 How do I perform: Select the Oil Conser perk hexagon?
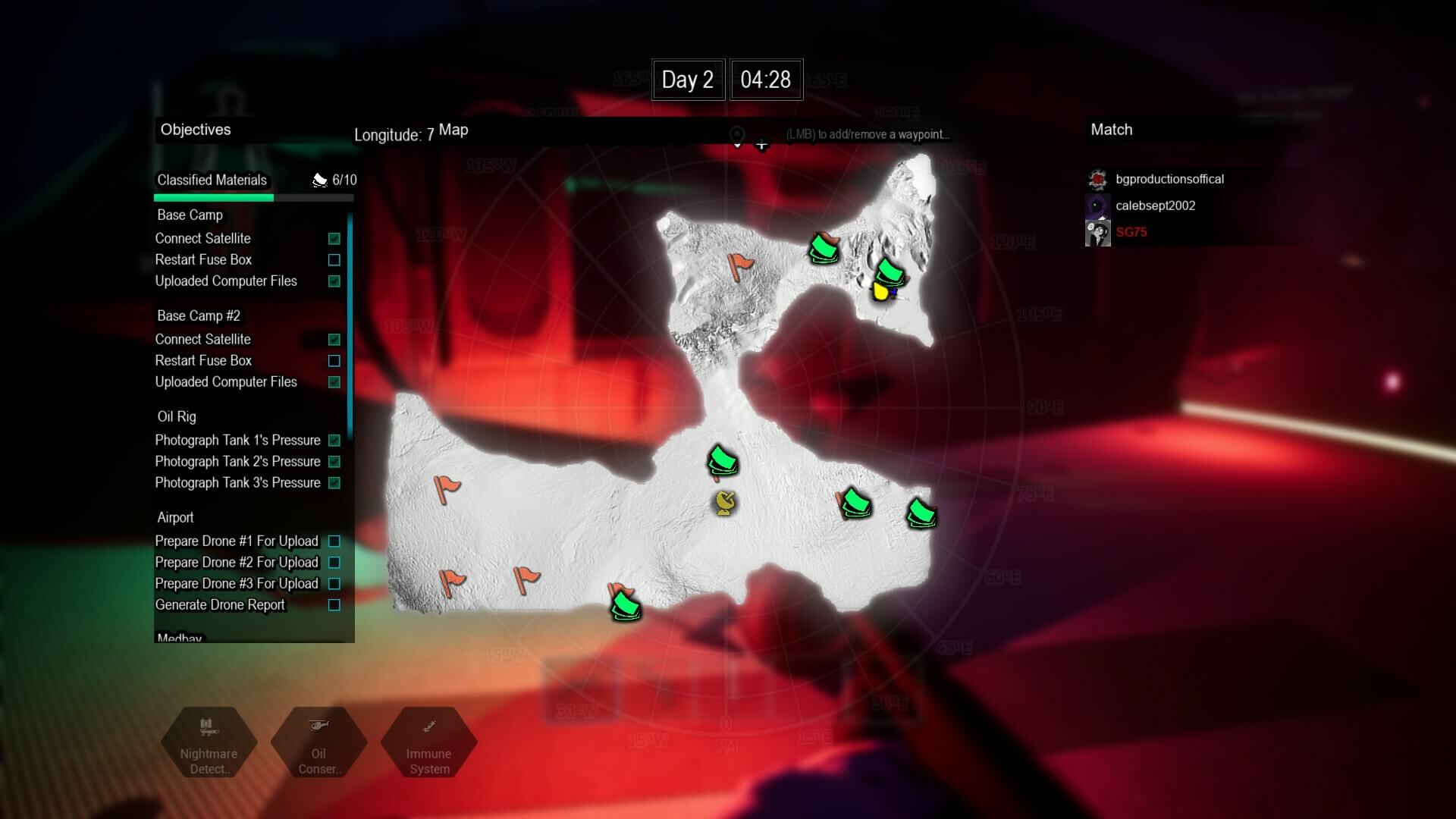point(318,743)
